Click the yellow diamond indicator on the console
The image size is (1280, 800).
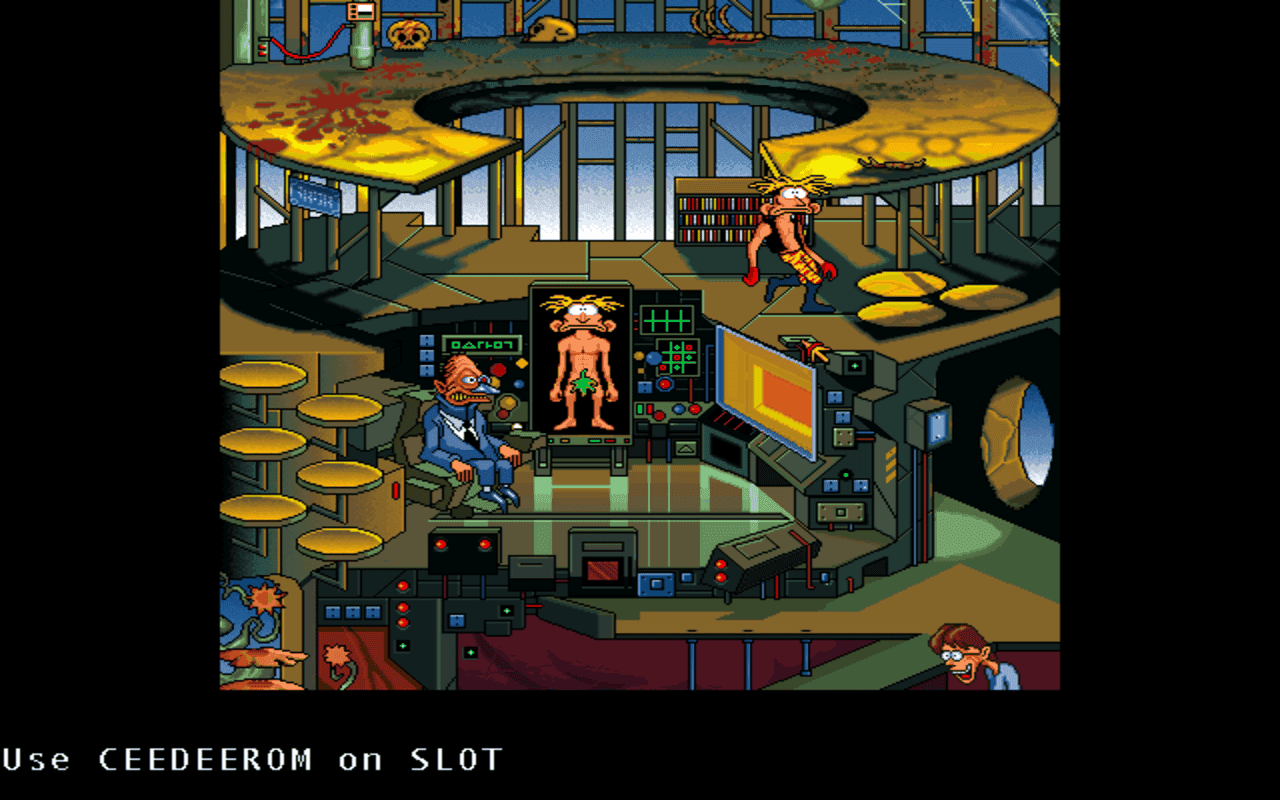point(521,365)
